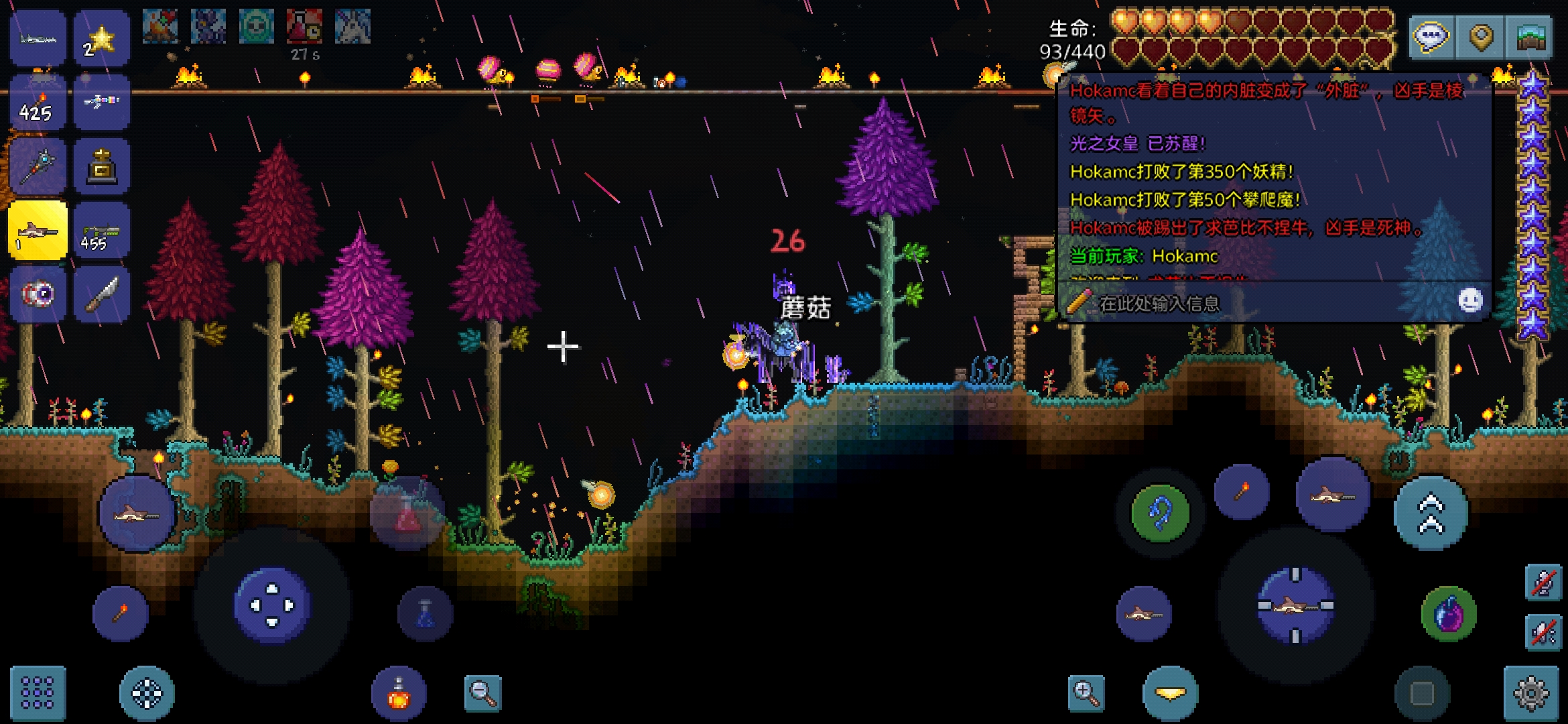This screenshot has width=1568, height=724.
Task: Select the knife hotbar slot
Action: click(x=101, y=294)
